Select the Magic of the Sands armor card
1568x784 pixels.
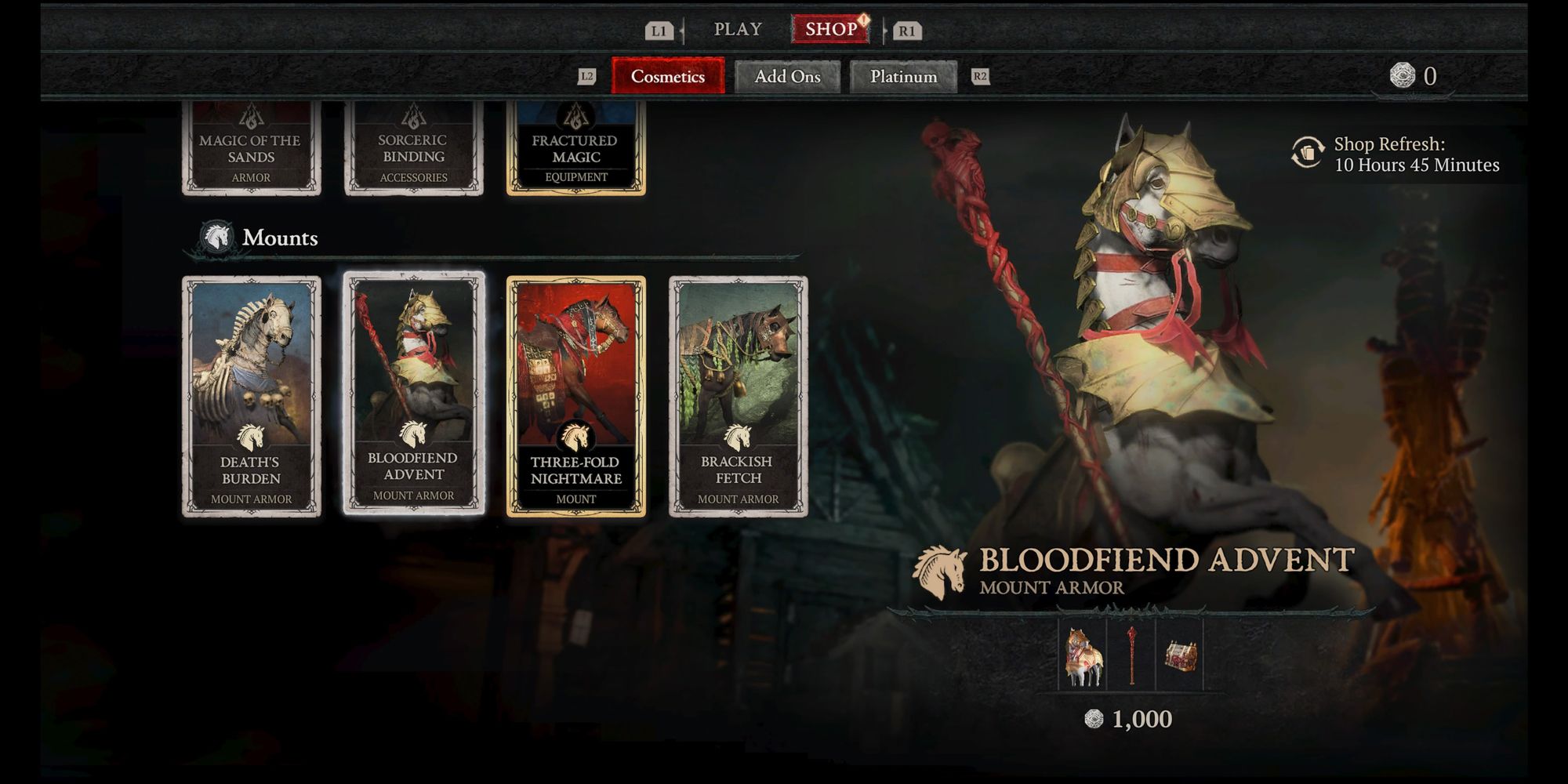coord(251,149)
